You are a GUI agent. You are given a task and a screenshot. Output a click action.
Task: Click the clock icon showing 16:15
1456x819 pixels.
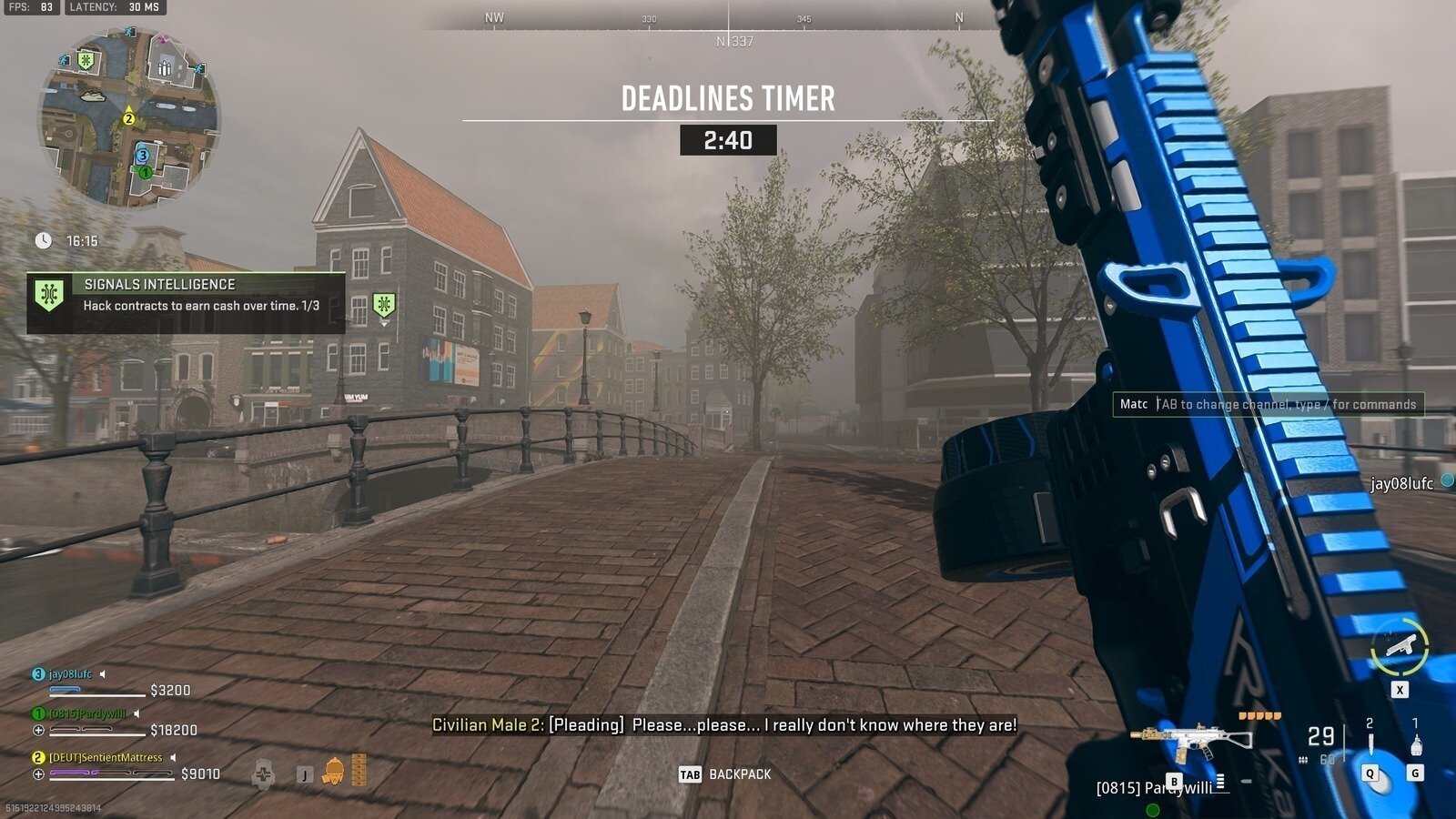coord(43,241)
